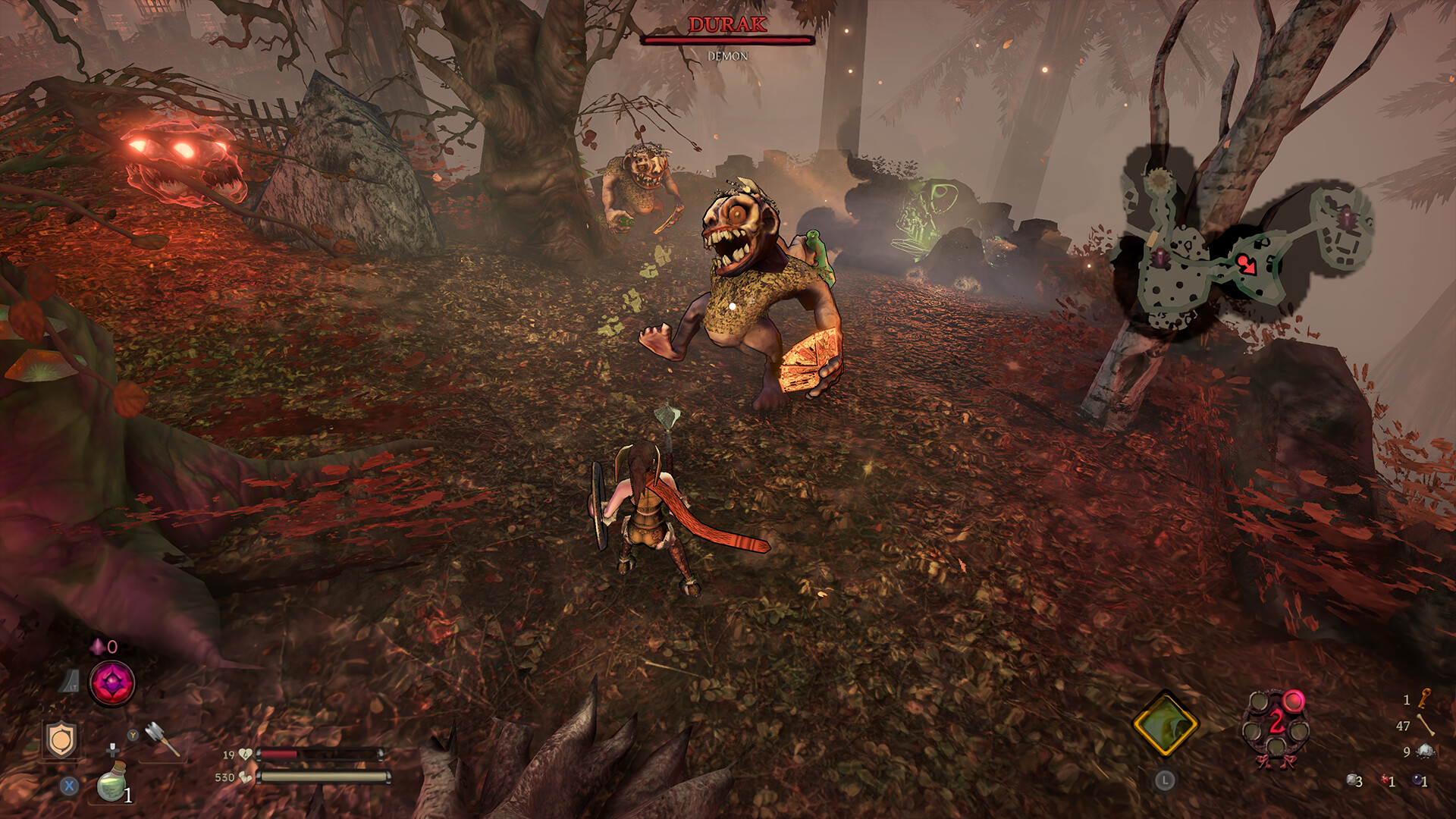This screenshot has width=1456, height=819.
Task: Select the yellow marker on the minimap
Action: 1153,237
